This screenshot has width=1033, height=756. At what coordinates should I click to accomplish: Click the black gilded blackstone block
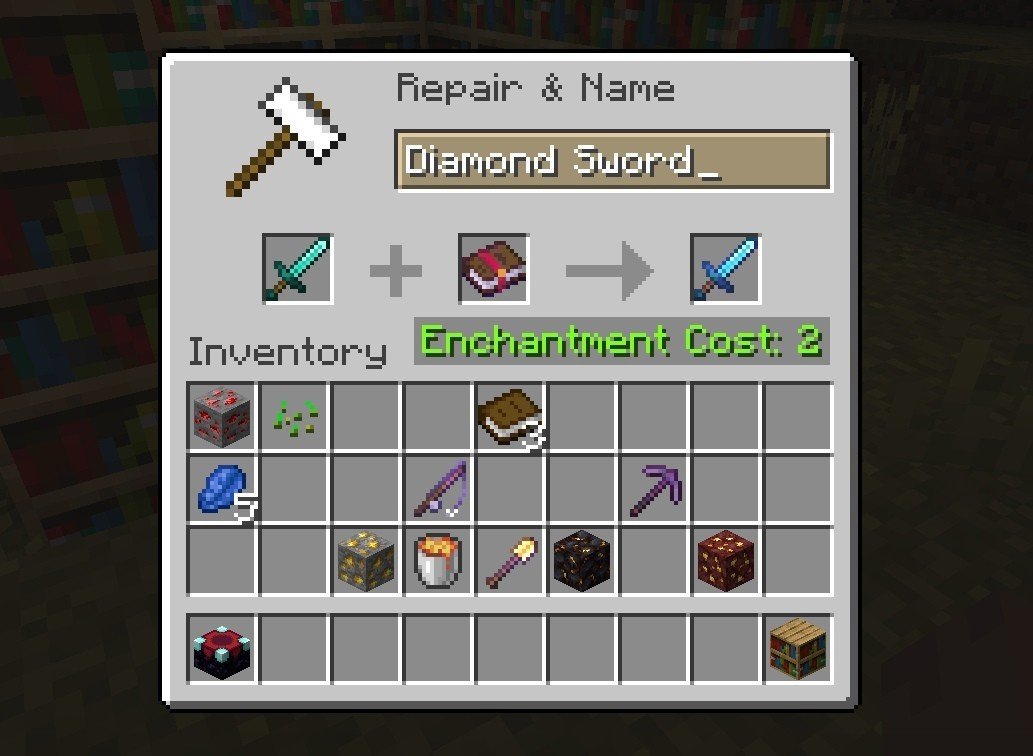[582, 561]
